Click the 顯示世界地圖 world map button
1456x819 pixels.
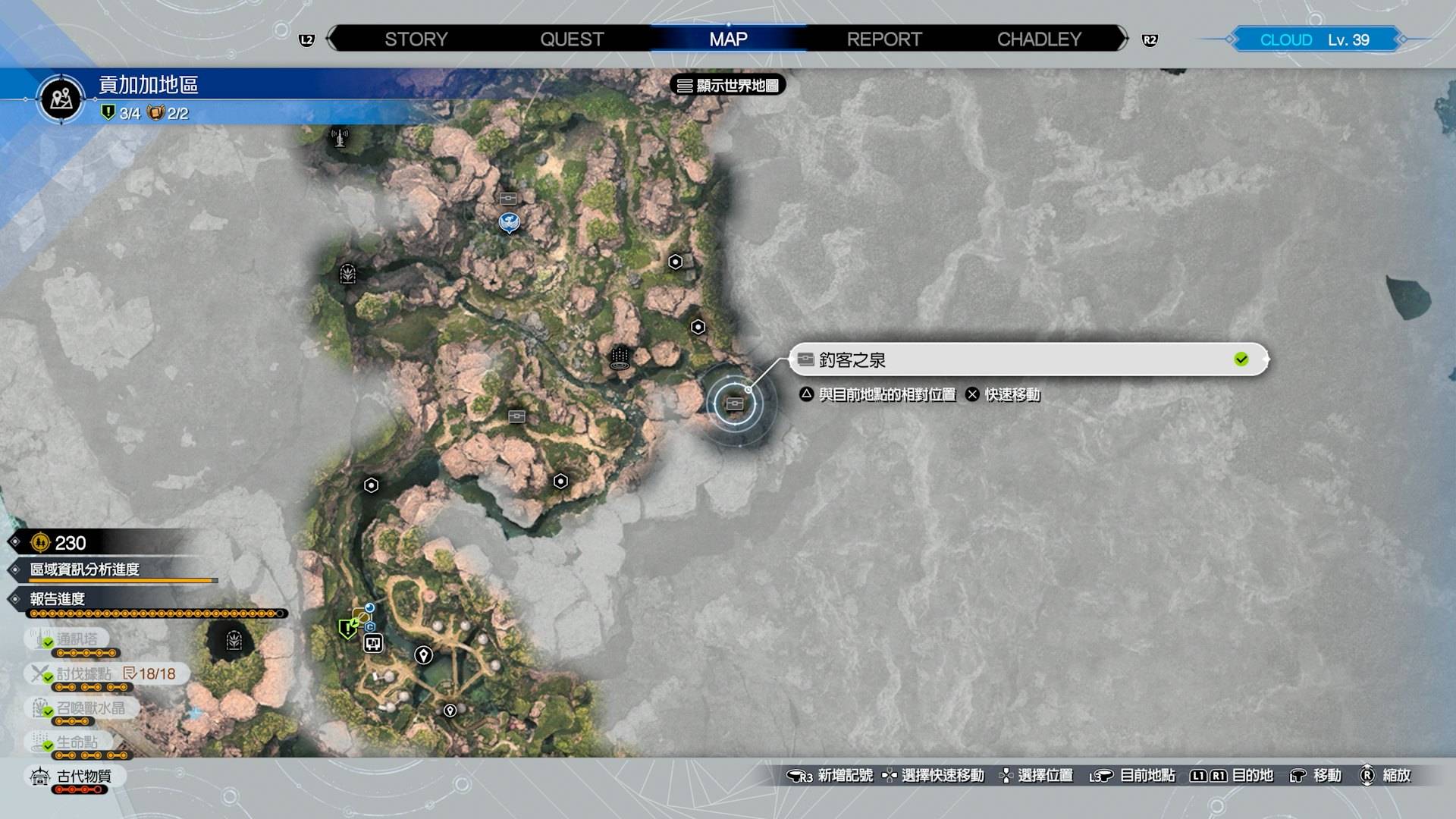(728, 86)
